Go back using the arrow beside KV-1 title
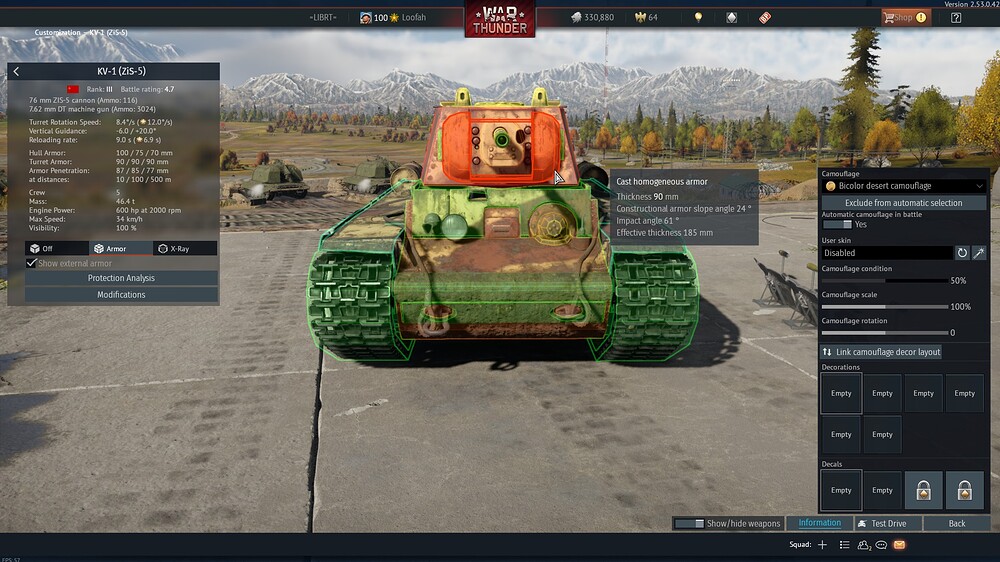 click(x=16, y=71)
